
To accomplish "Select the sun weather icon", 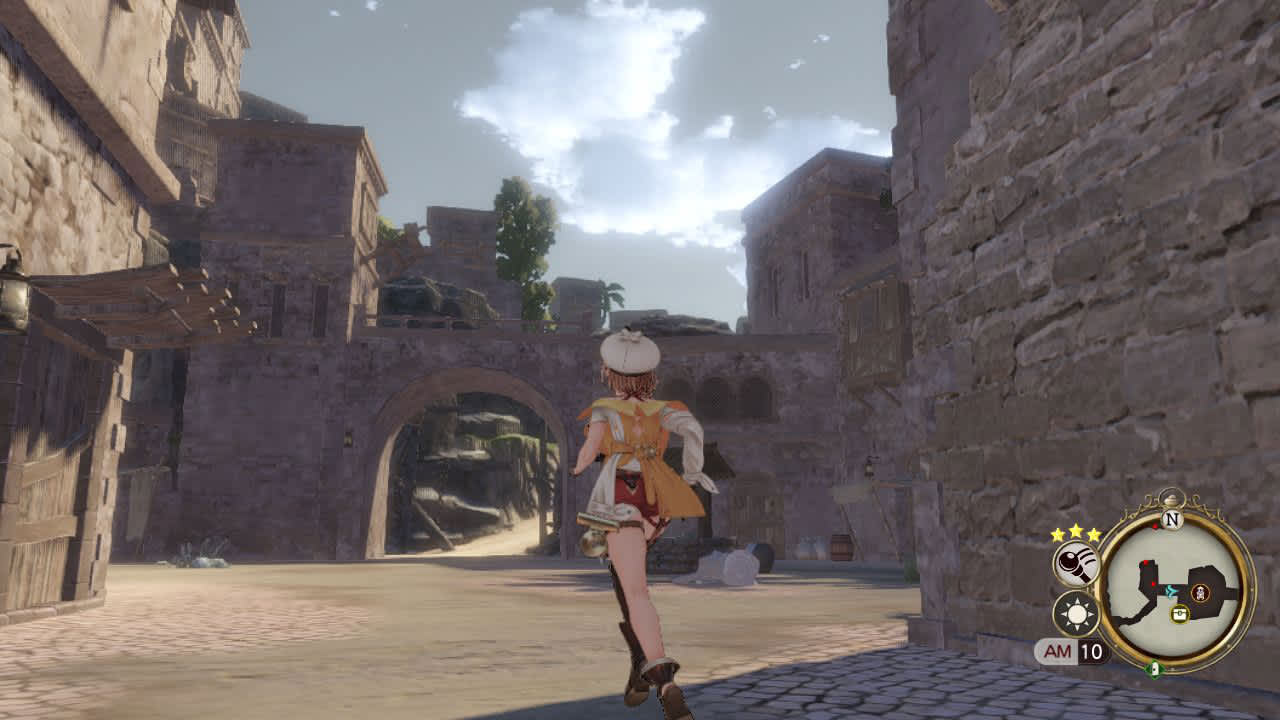I will pos(1076,613).
